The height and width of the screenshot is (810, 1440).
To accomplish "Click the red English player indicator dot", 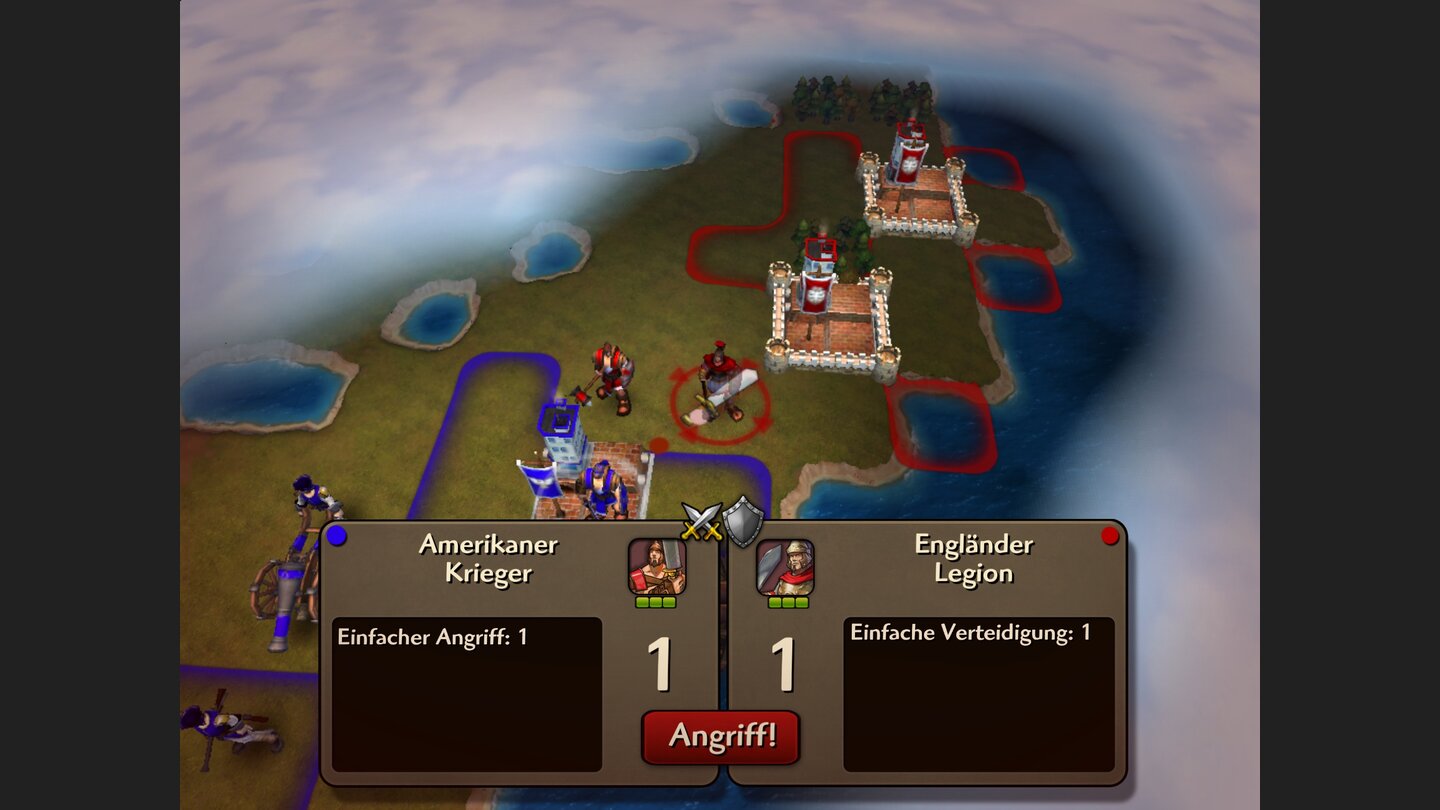I will pyautogui.click(x=1112, y=536).
